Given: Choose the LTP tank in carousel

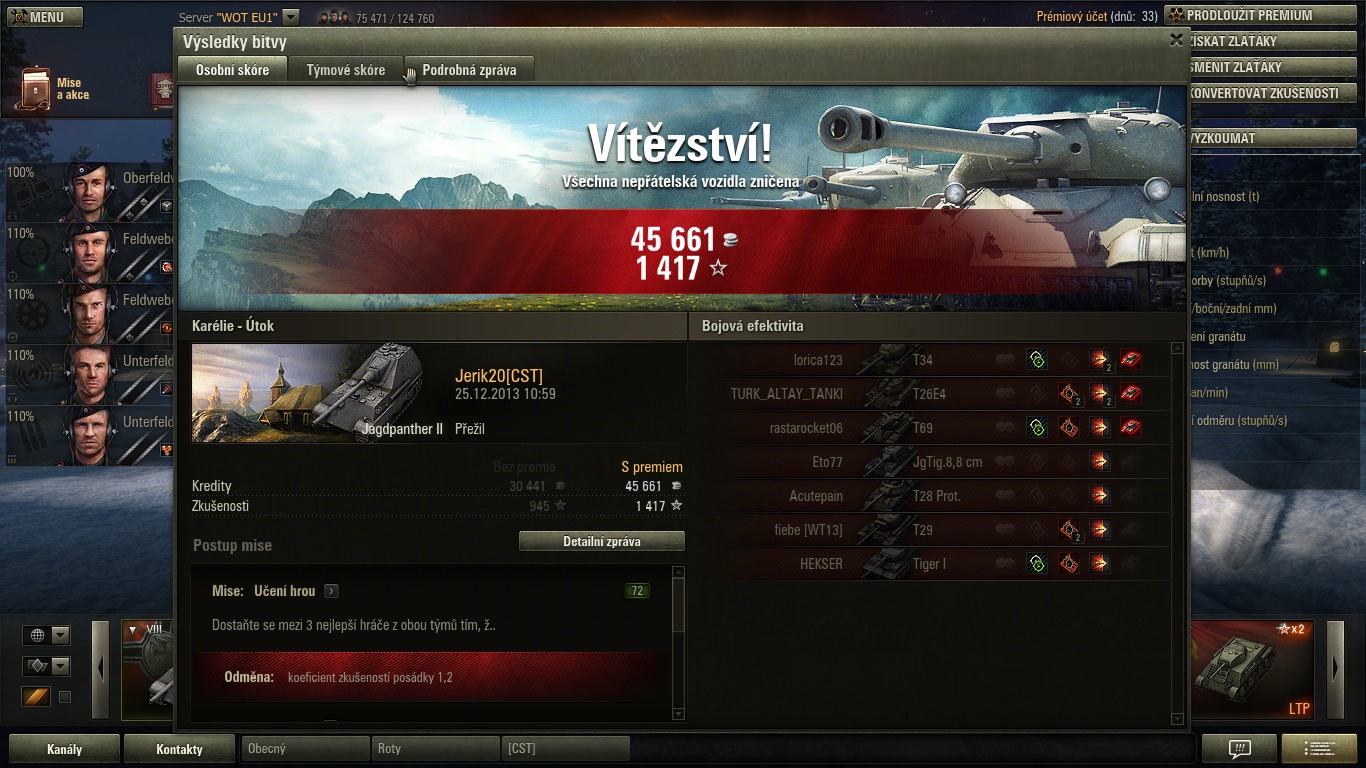Looking at the screenshot, I should [x=1253, y=669].
